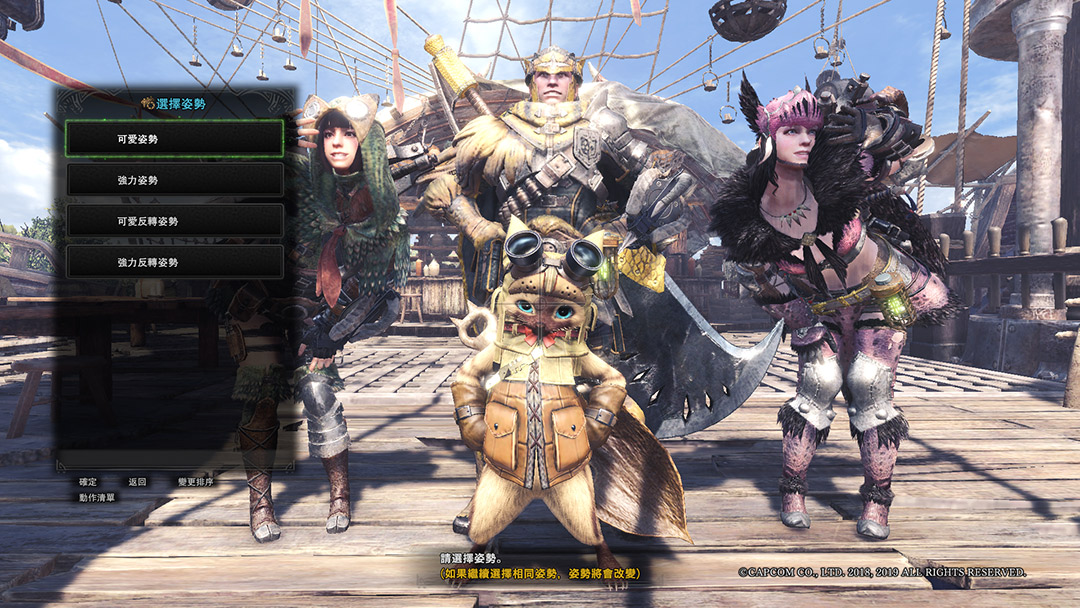Select the 可愛姿勢 pose option

[x=175, y=139]
